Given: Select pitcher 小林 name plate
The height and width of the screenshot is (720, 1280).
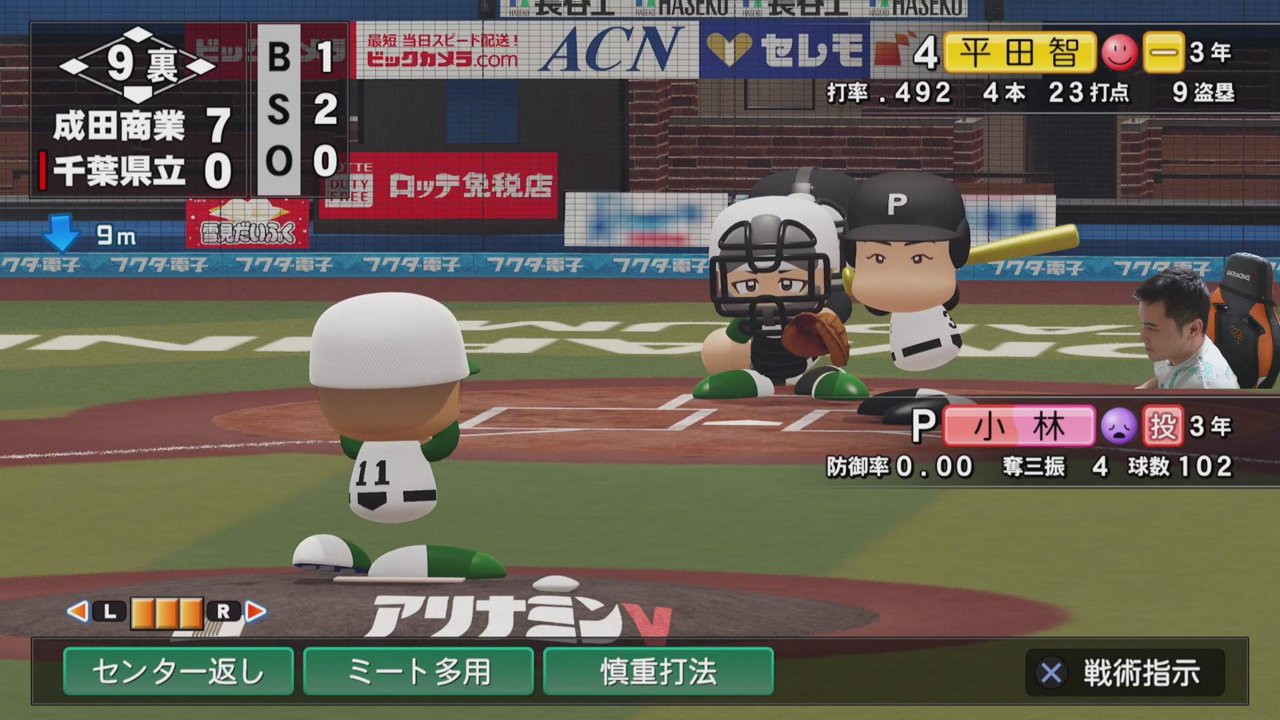Looking at the screenshot, I should [1018, 426].
